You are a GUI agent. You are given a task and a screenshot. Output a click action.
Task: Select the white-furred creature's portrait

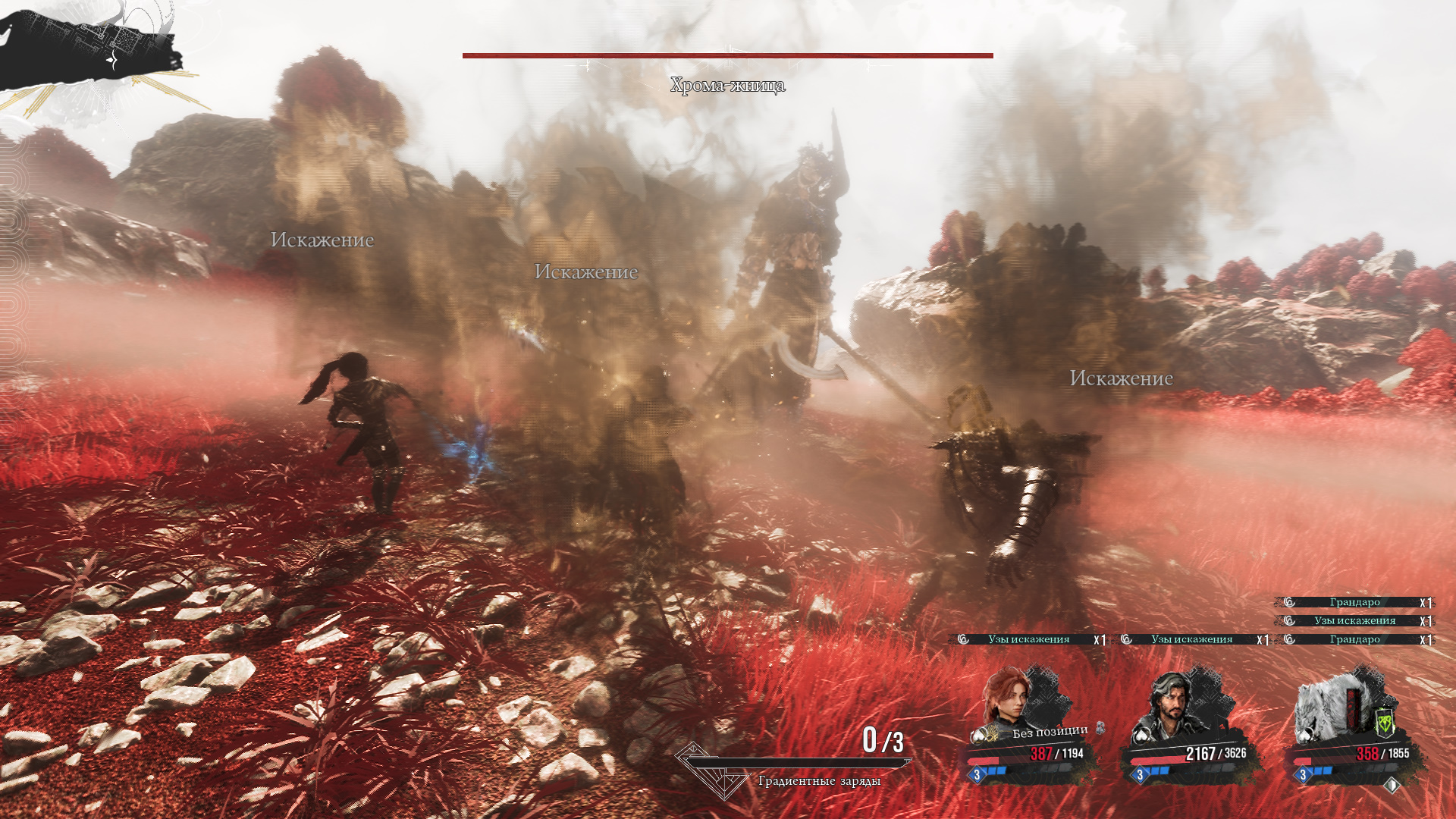point(1329,705)
